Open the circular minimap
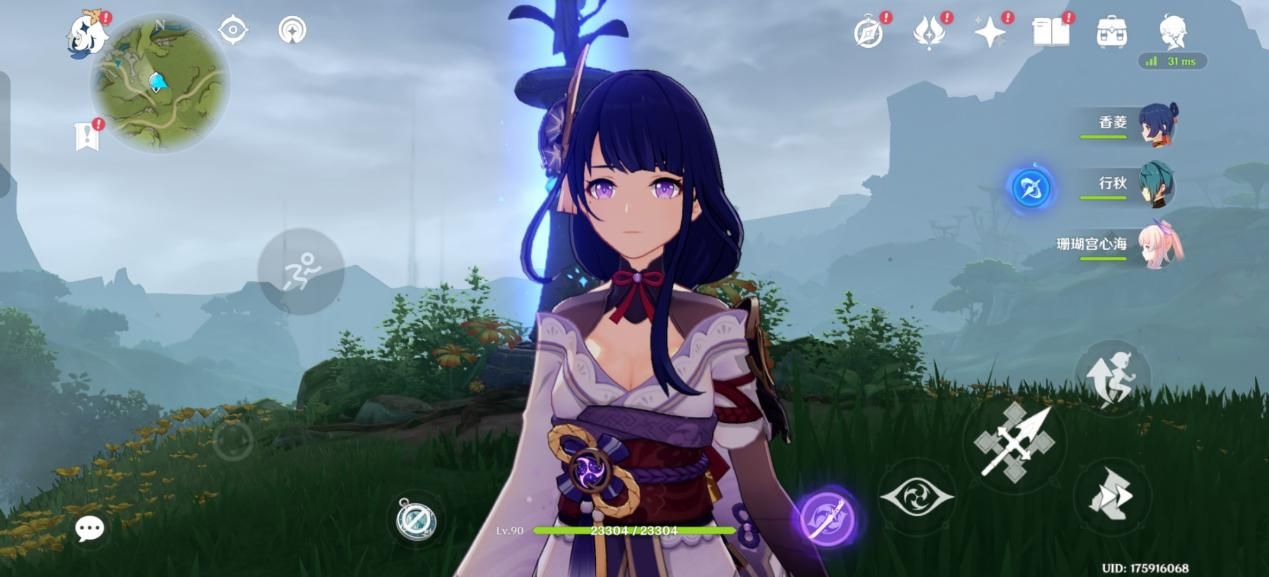This screenshot has width=1269, height=577. (160, 83)
